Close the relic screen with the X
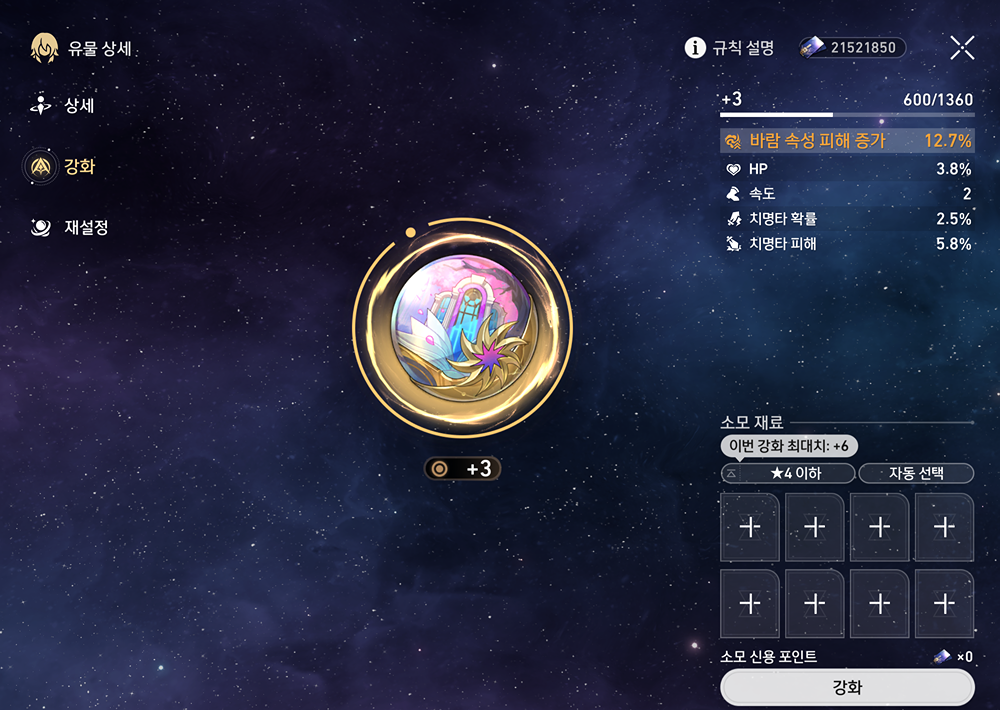The height and width of the screenshot is (710, 1000). [962, 47]
